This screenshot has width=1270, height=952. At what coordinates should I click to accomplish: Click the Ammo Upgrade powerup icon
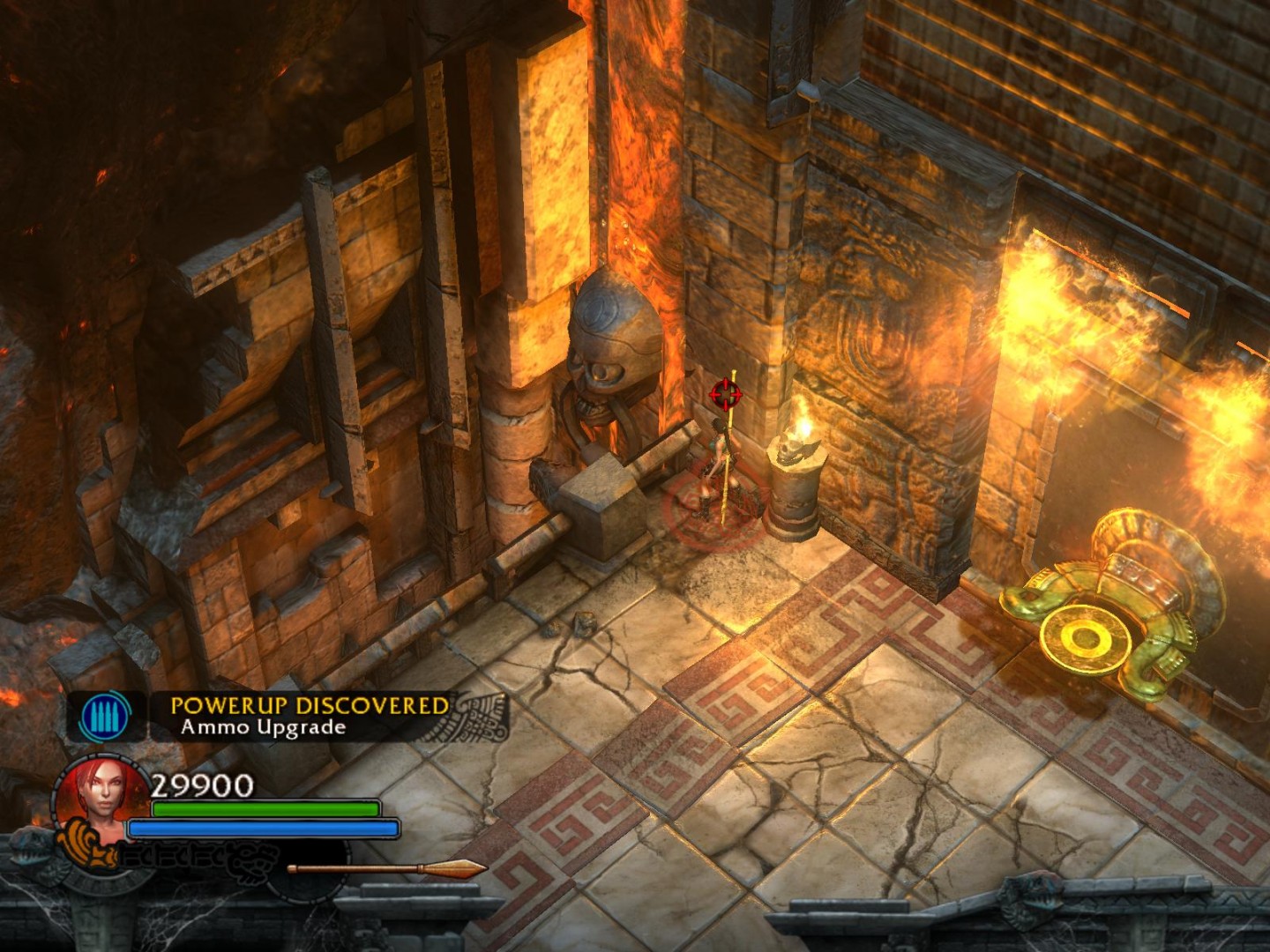click(x=105, y=717)
